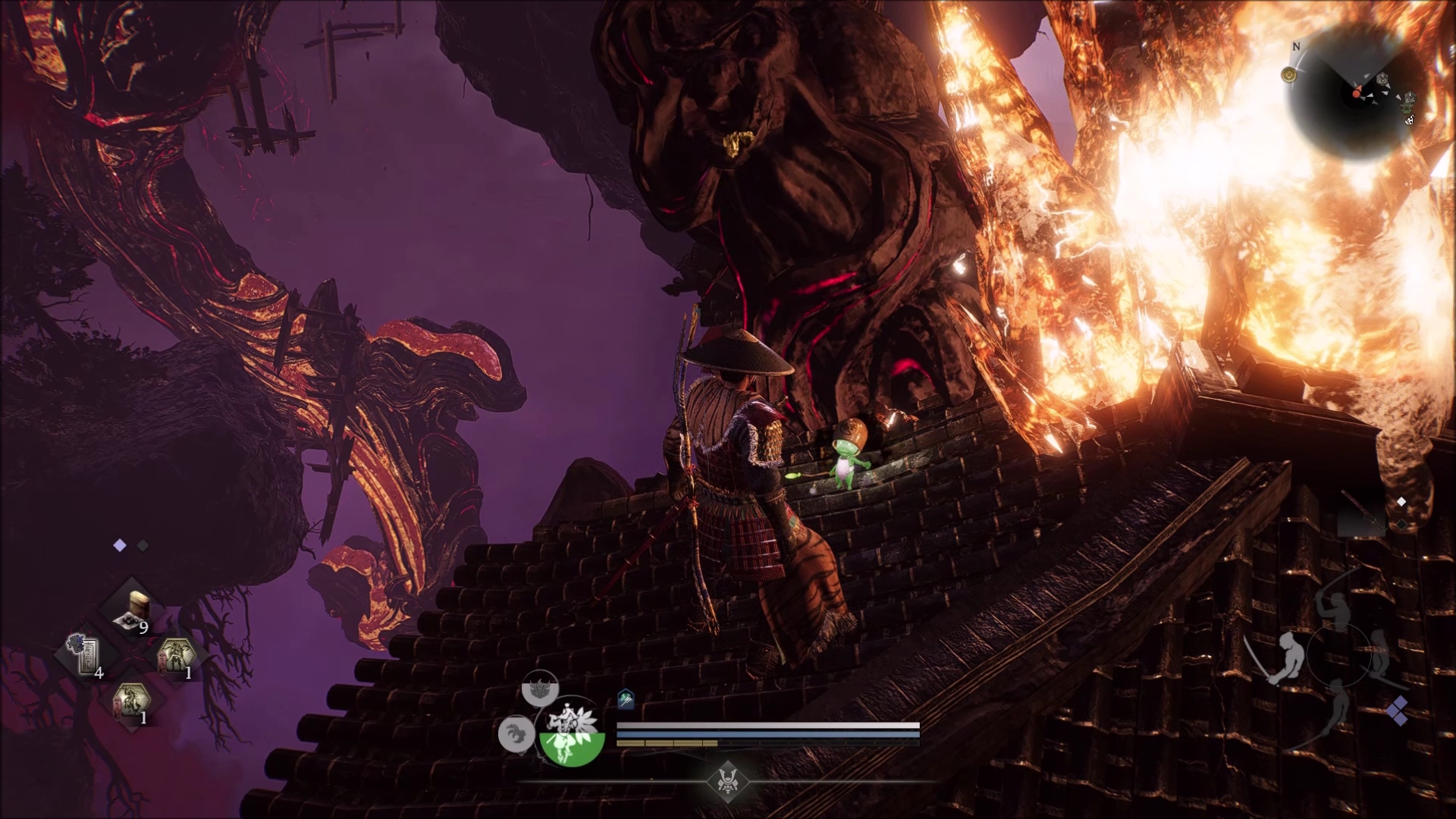Click the samurai helmet emblem below the bars
The height and width of the screenshot is (819, 1456).
pyautogui.click(x=727, y=781)
